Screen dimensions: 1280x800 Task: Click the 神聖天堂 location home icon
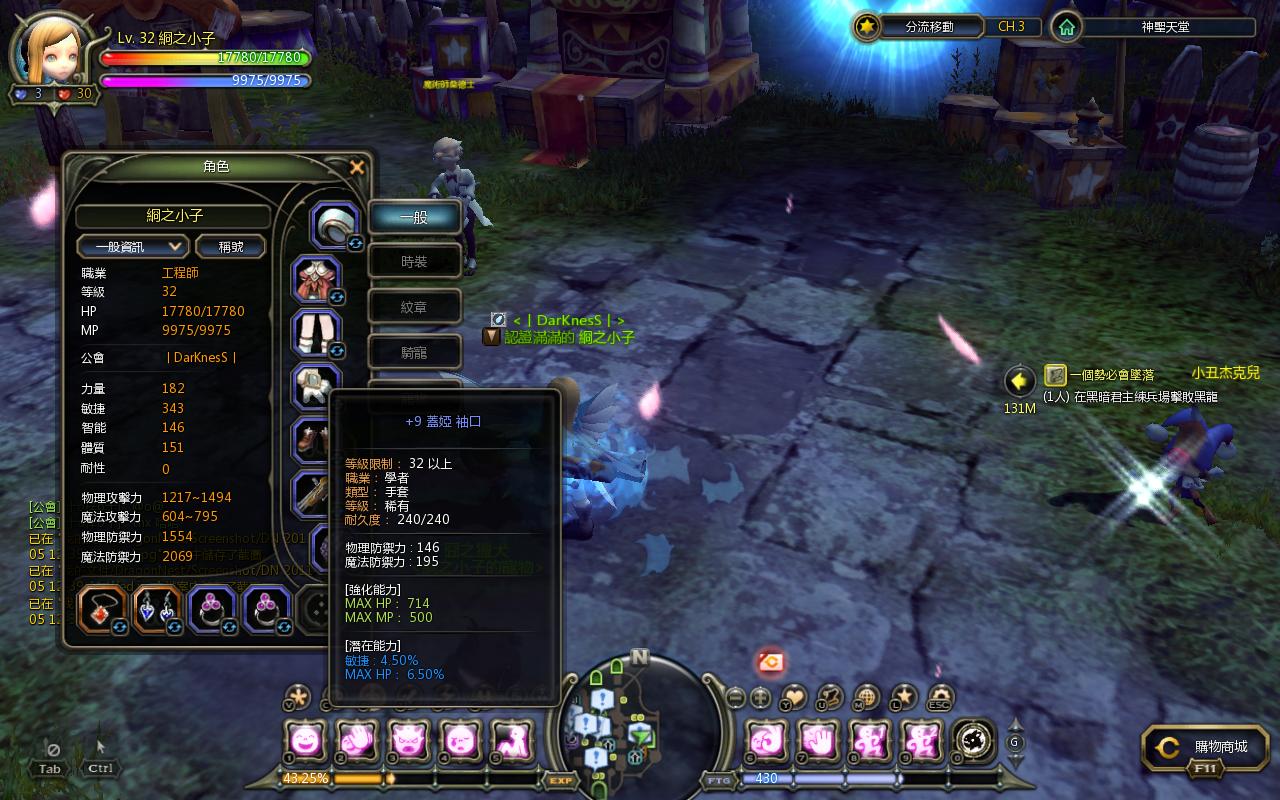(1067, 27)
